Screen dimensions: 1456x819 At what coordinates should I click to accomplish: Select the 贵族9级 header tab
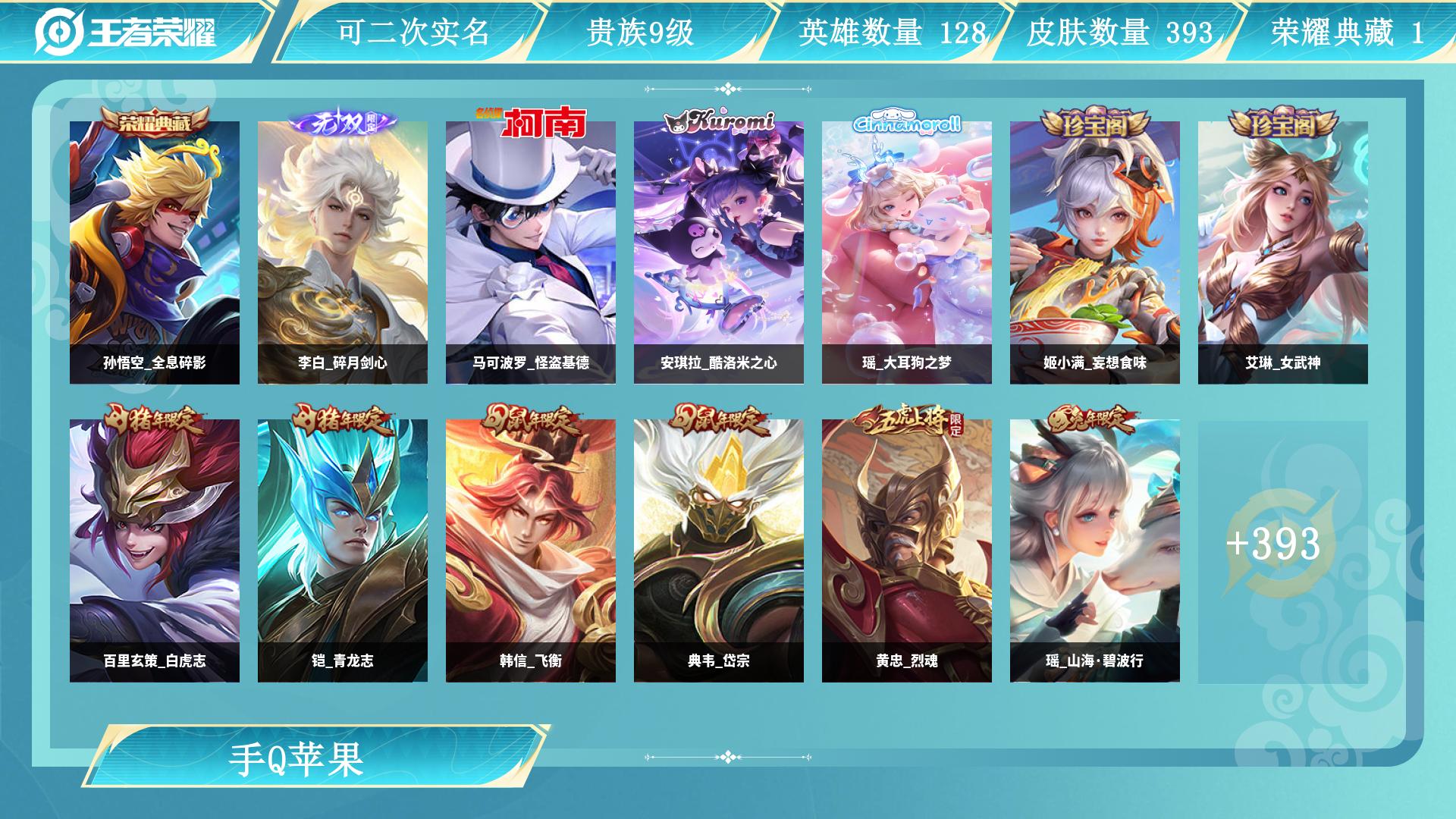(640, 32)
